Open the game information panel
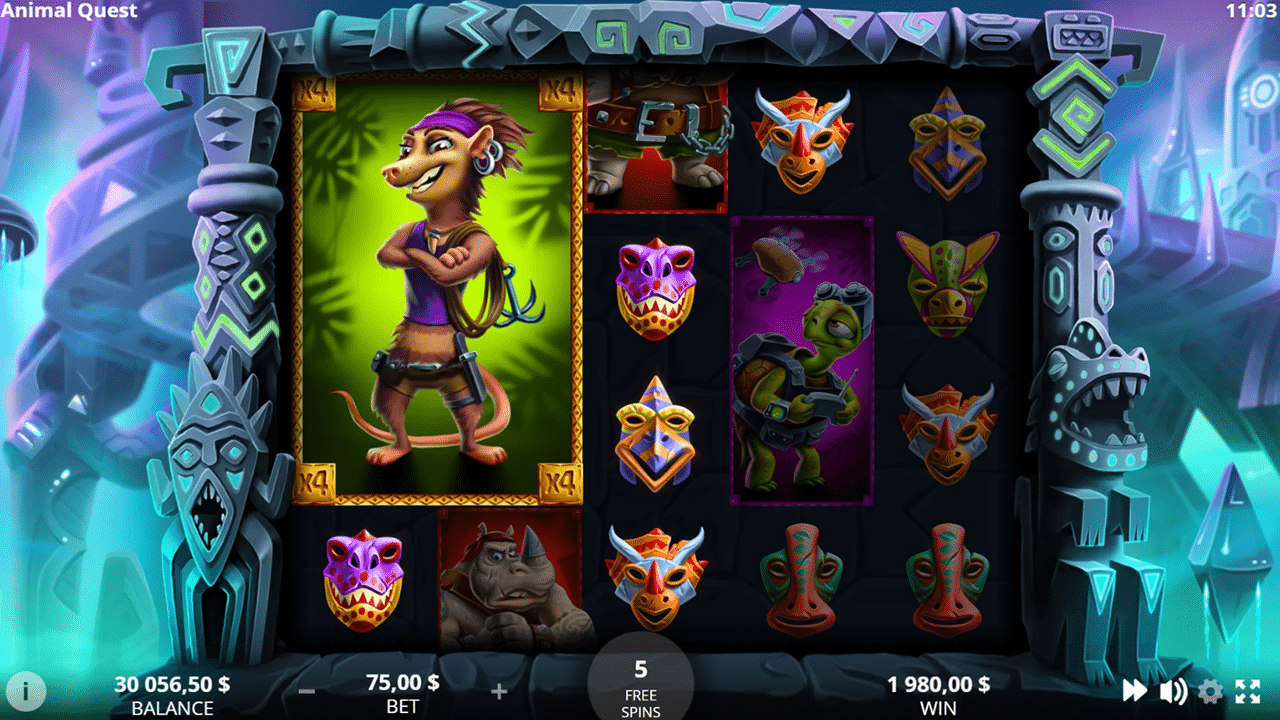1280x720 pixels. (26, 691)
